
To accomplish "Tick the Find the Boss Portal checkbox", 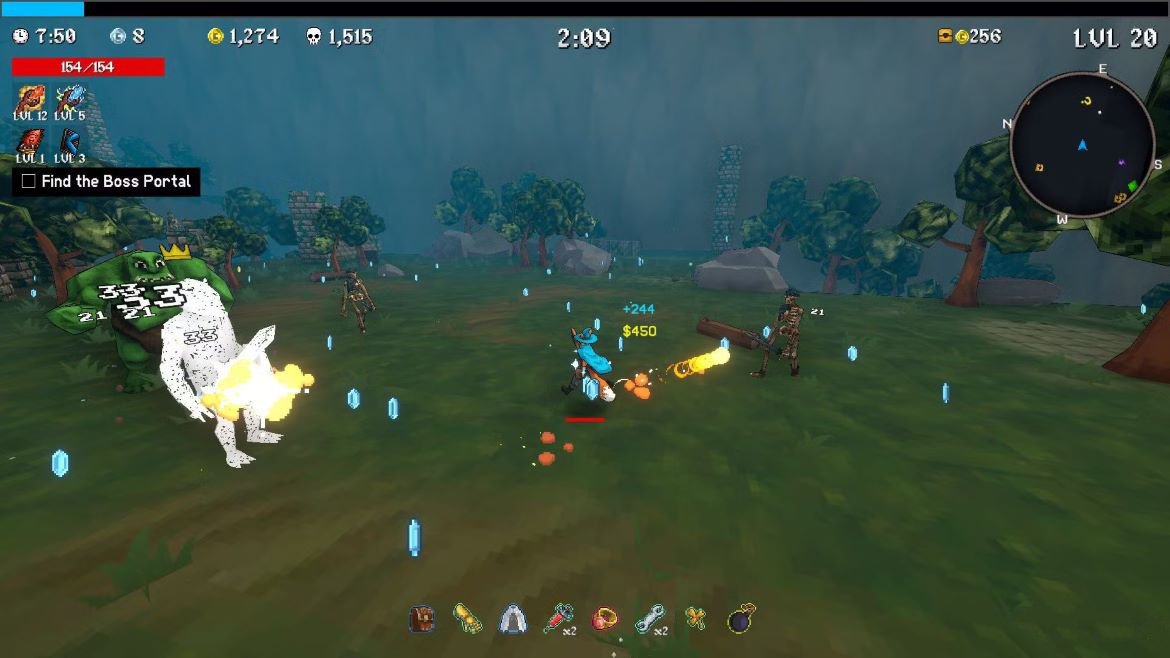I will coord(29,181).
